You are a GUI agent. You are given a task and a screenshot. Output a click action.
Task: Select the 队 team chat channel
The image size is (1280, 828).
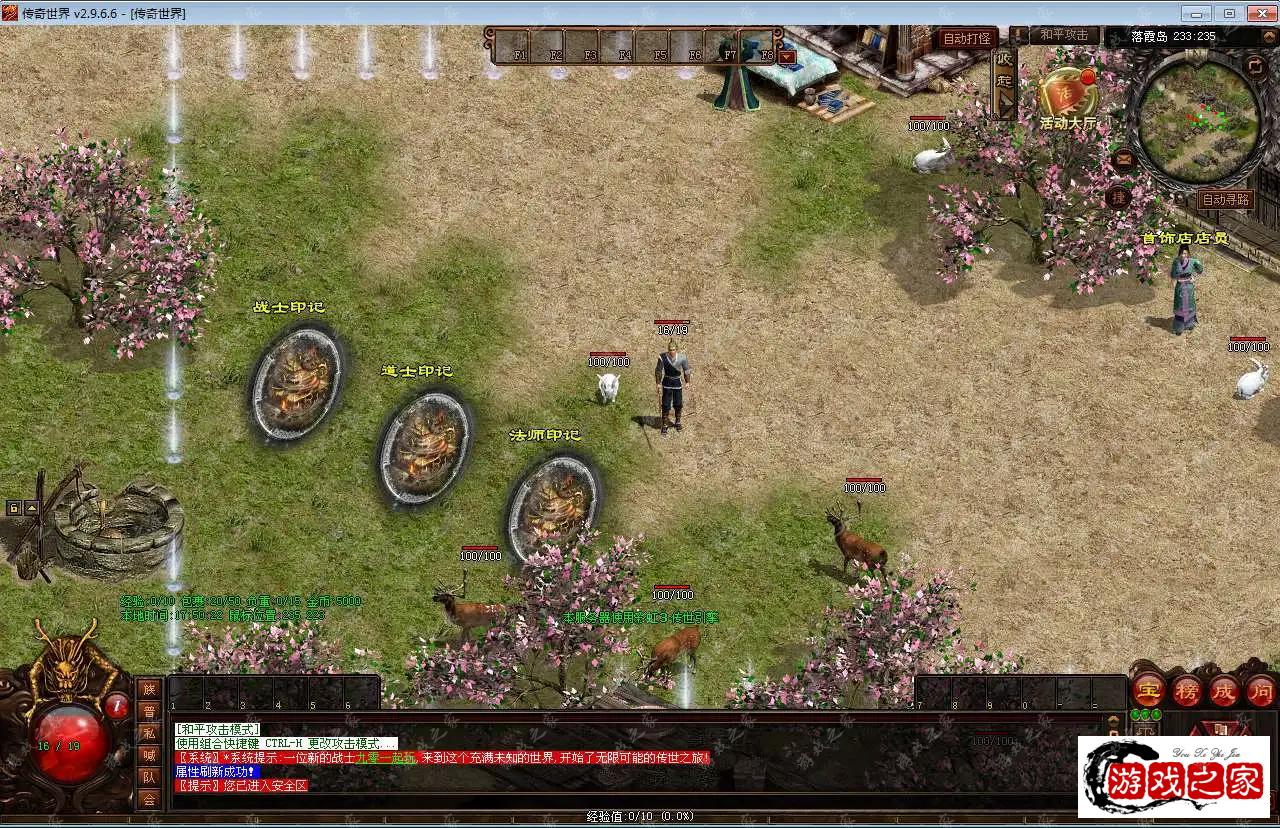(149, 777)
